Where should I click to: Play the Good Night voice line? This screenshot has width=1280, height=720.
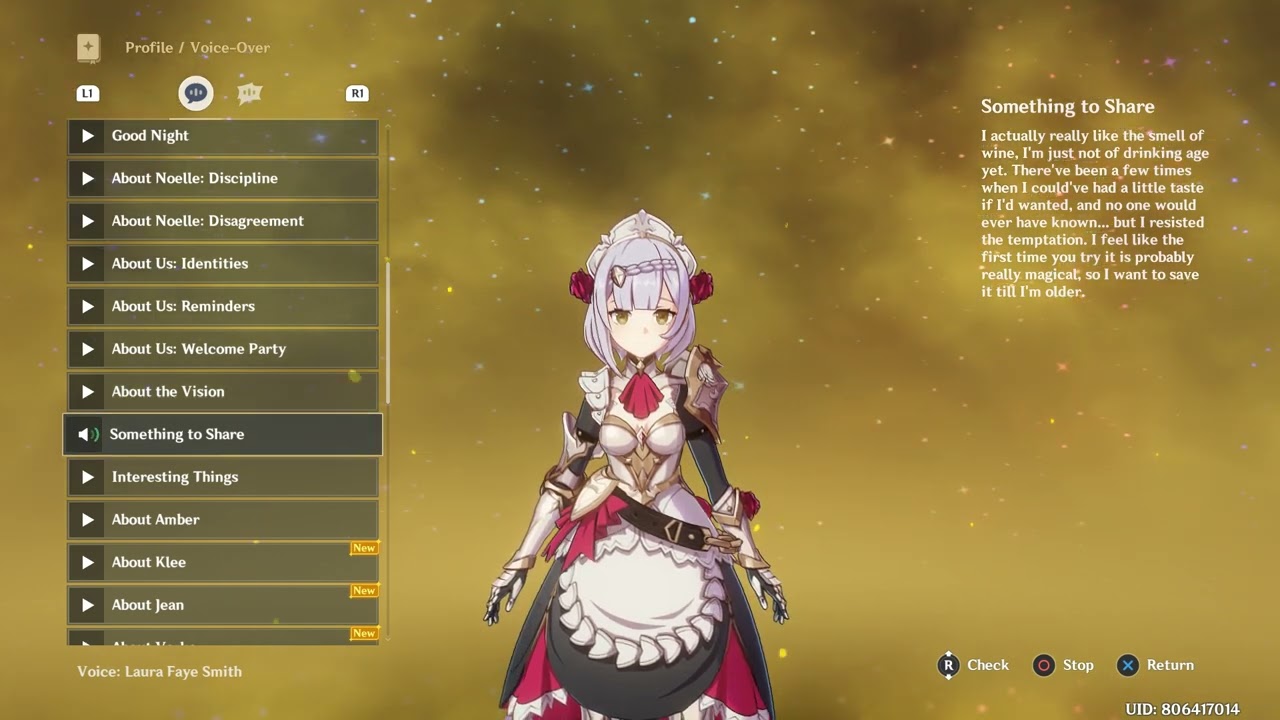[x=222, y=136]
